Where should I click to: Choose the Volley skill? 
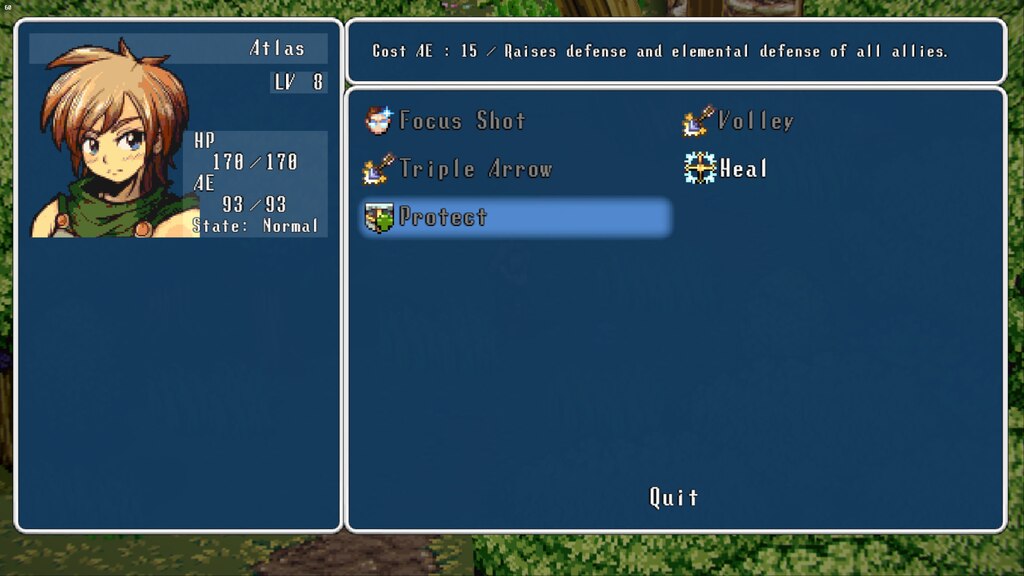click(739, 121)
